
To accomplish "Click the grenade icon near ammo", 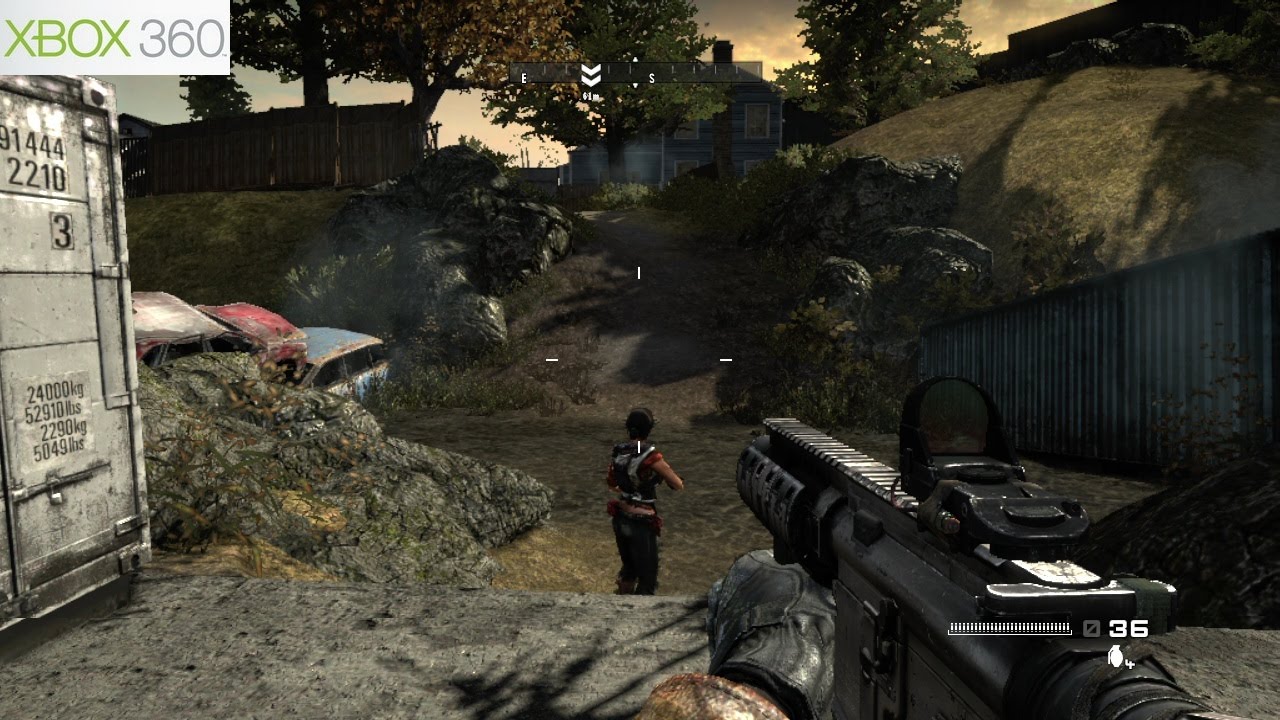I will pos(1116,657).
